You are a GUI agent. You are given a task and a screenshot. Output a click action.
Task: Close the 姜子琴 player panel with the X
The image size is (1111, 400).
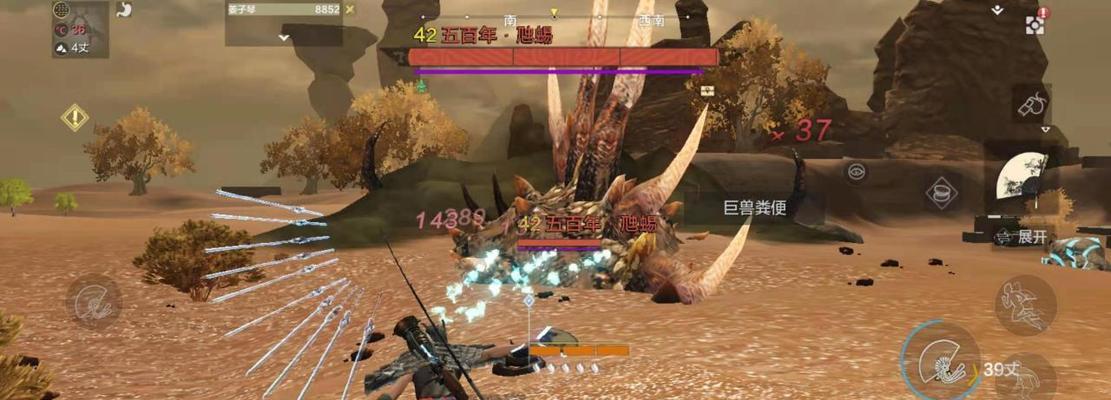[349, 9]
